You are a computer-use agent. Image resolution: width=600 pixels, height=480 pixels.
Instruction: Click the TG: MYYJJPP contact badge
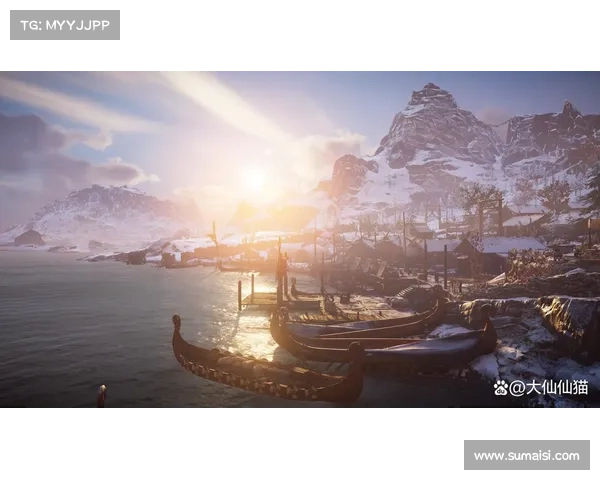64,24
